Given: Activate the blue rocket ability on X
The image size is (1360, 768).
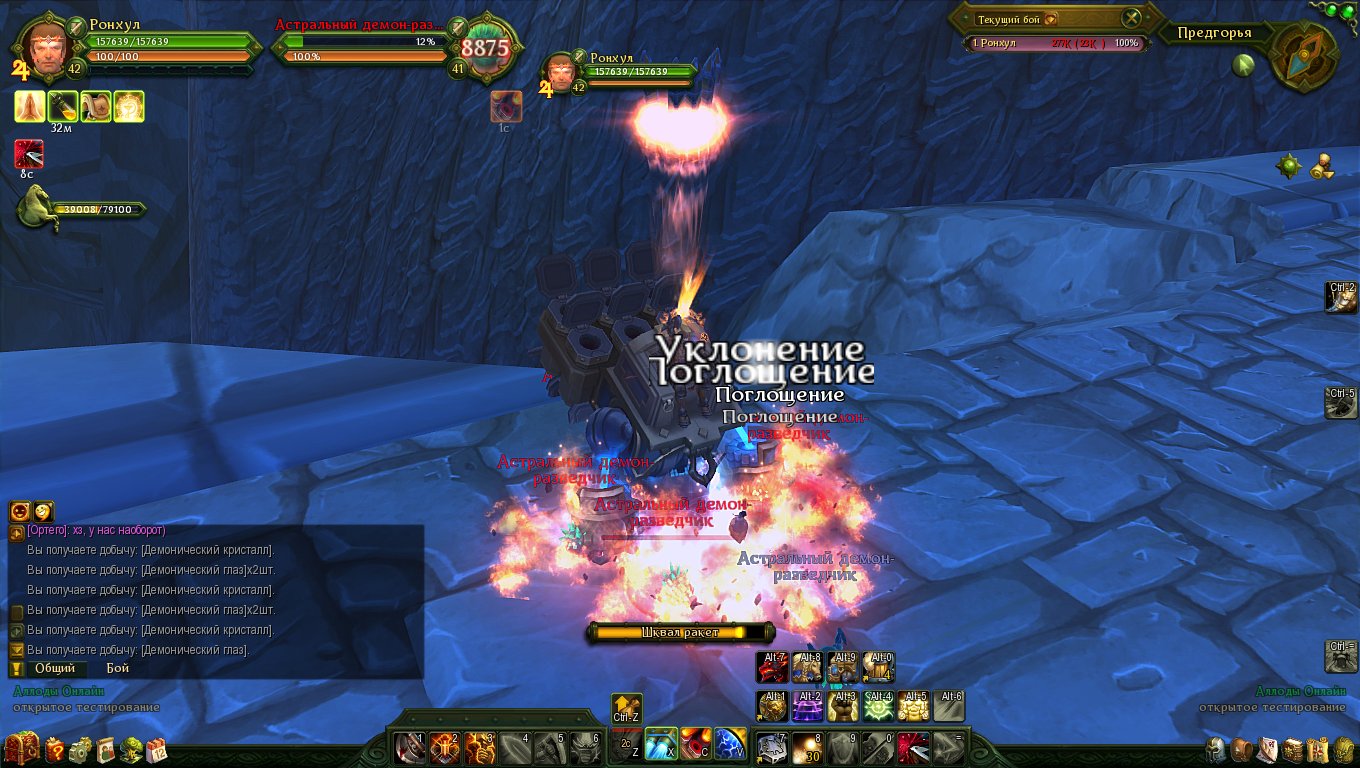Looking at the screenshot, I should click(661, 745).
